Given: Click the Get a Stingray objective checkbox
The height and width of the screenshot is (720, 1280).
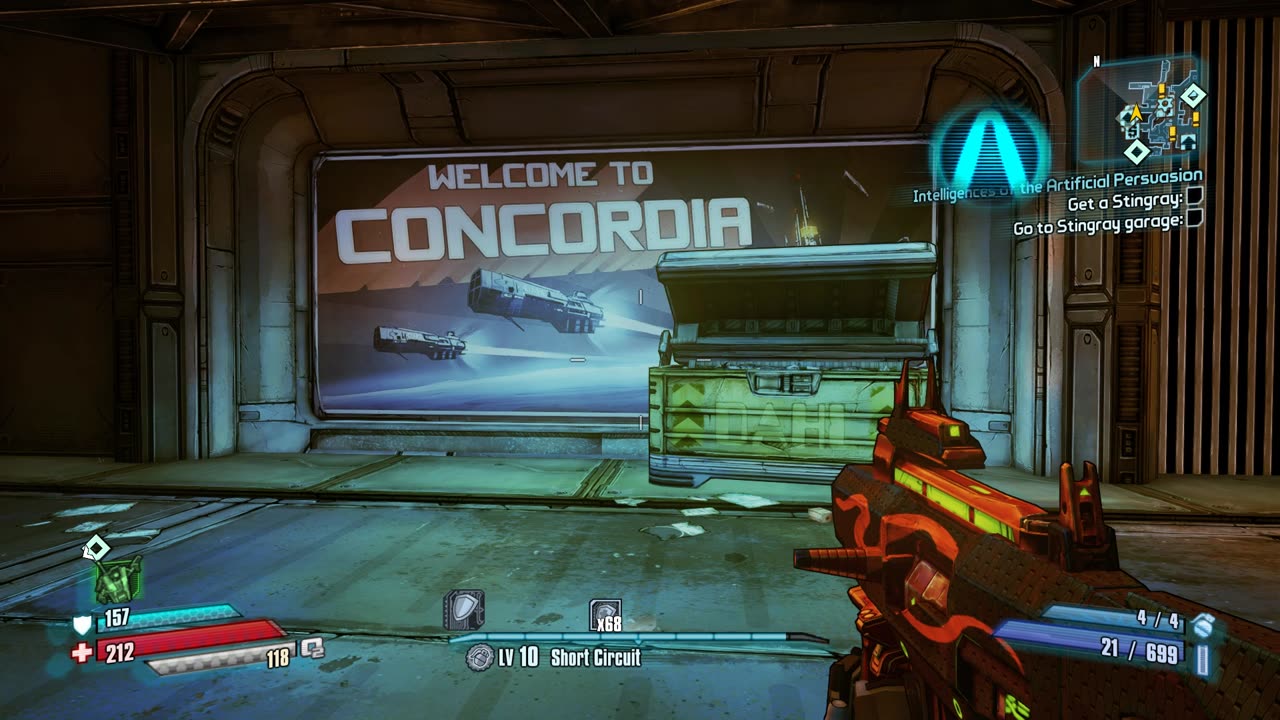Looking at the screenshot, I should click(1193, 199).
